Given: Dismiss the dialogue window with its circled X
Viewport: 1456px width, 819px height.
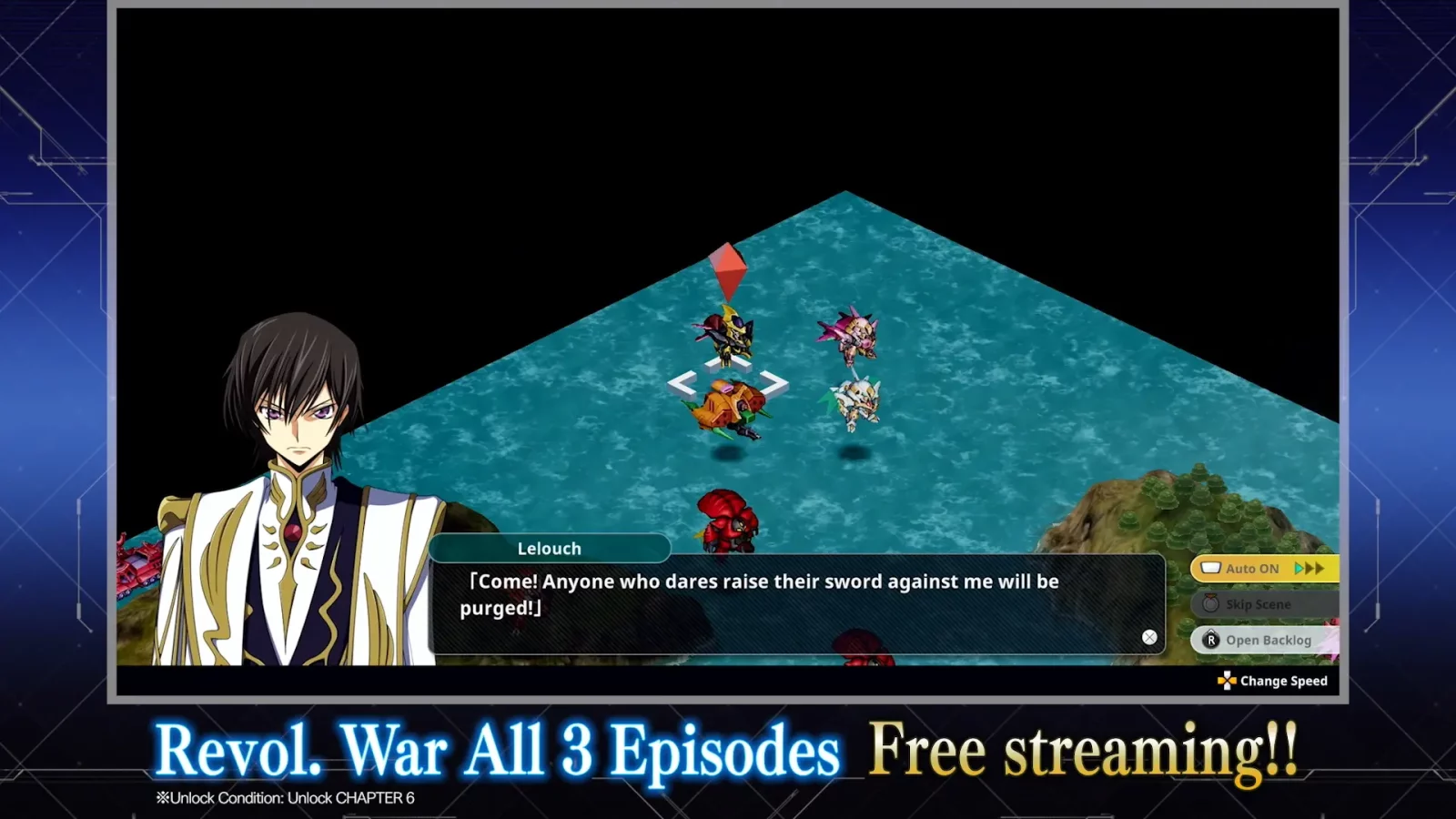Looking at the screenshot, I should pyautogui.click(x=1149, y=637).
